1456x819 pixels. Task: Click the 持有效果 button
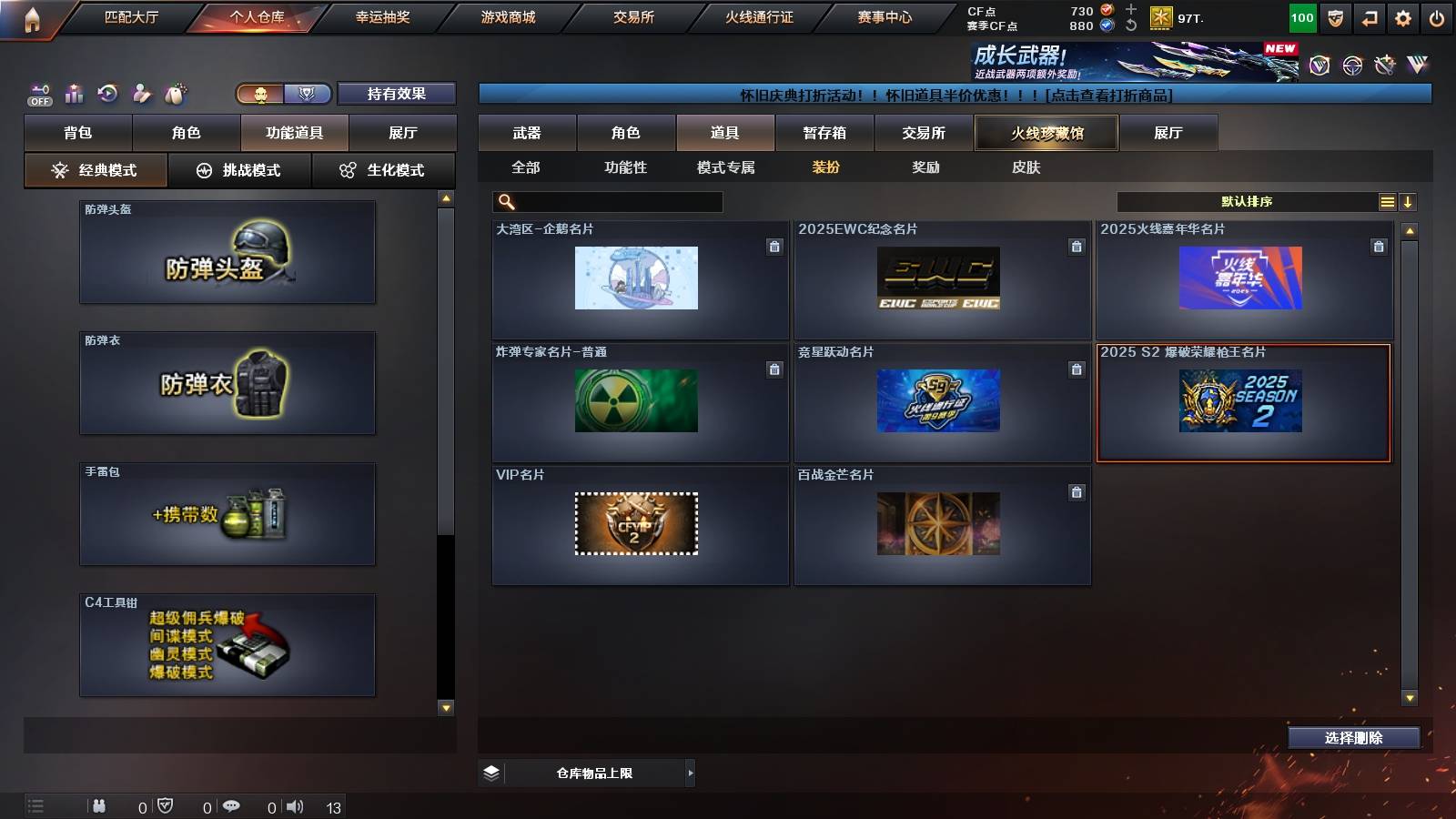click(396, 93)
